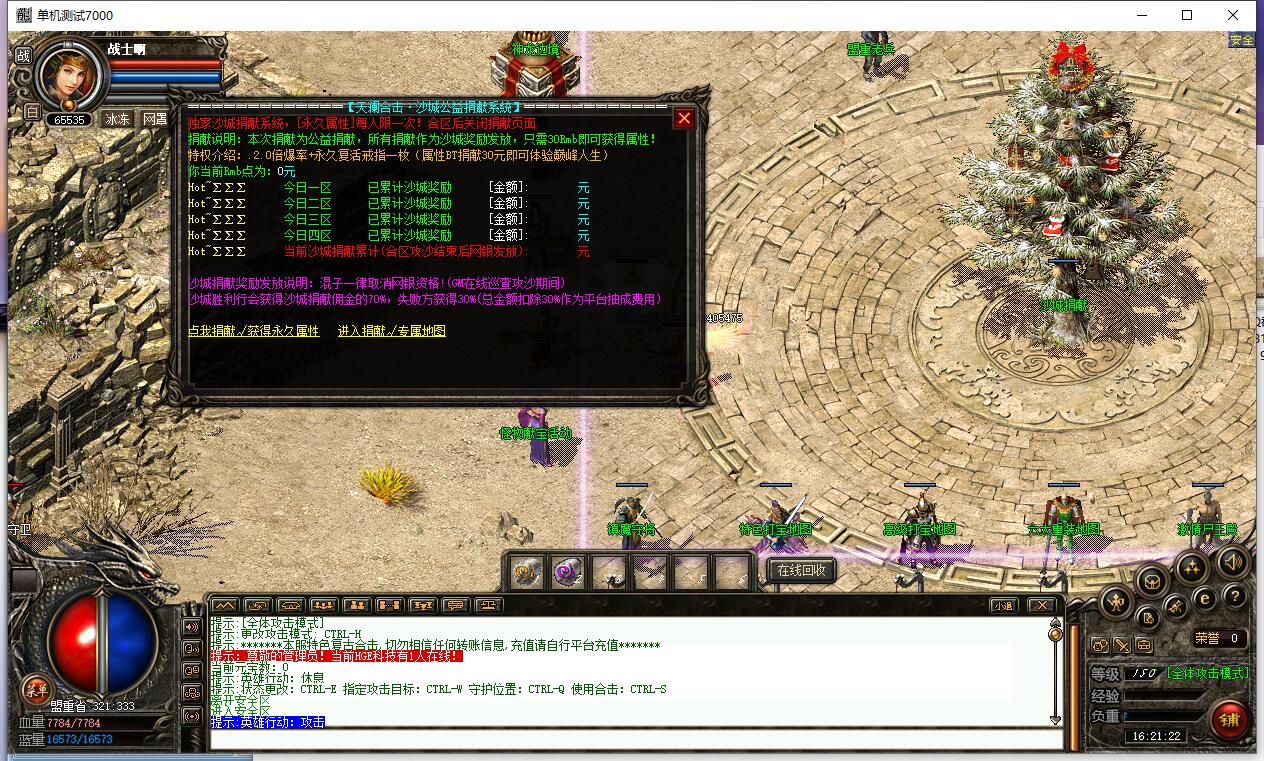Image resolution: width=1264 pixels, height=761 pixels.
Task: Open help with the question mark icon
Action: click(x=1235, y=597)
